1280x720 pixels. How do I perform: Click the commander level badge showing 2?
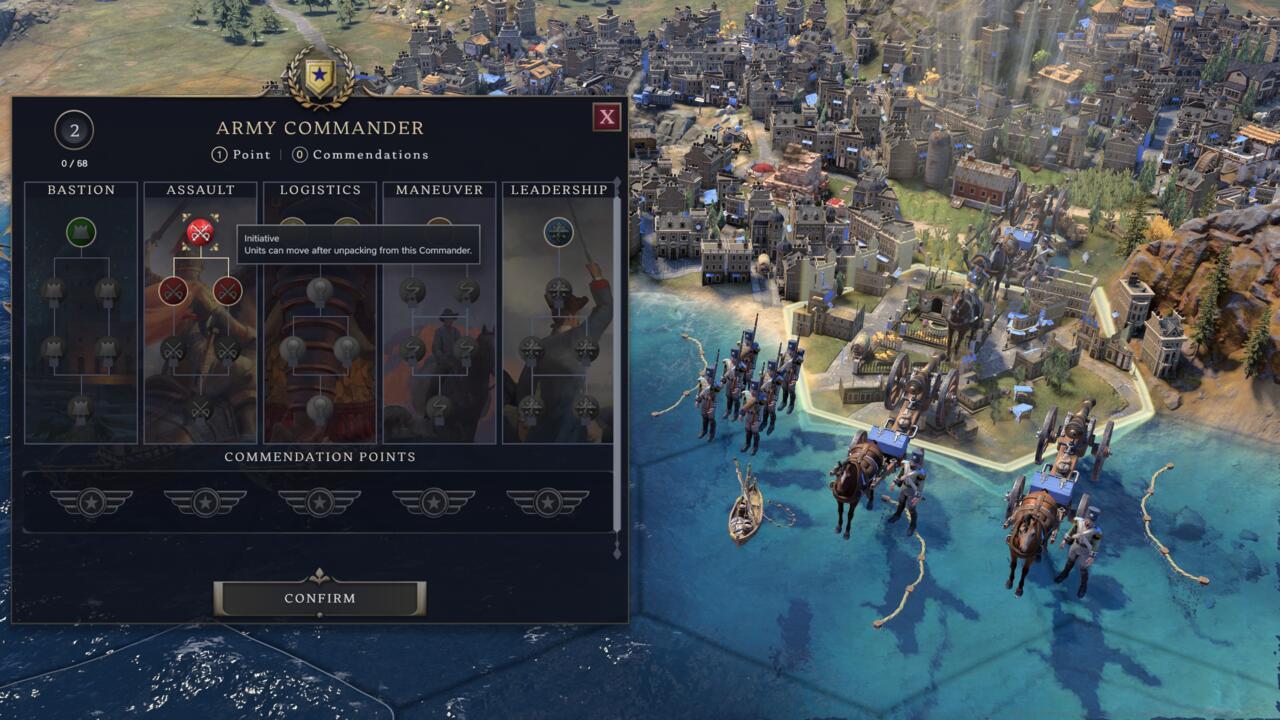73,131
